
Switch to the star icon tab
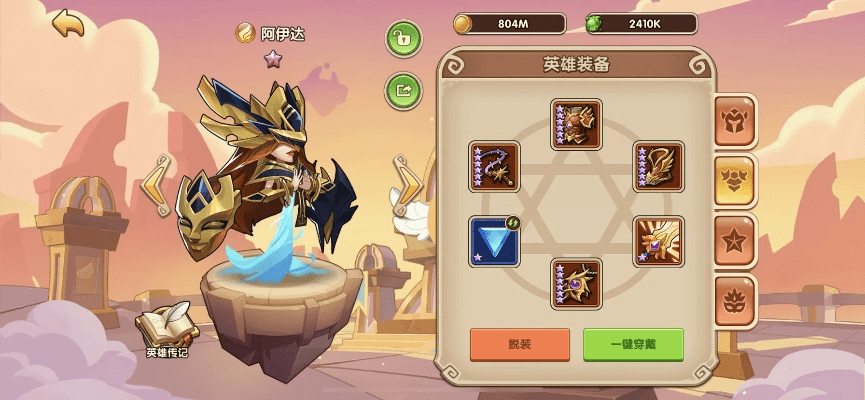coord(735,240)
